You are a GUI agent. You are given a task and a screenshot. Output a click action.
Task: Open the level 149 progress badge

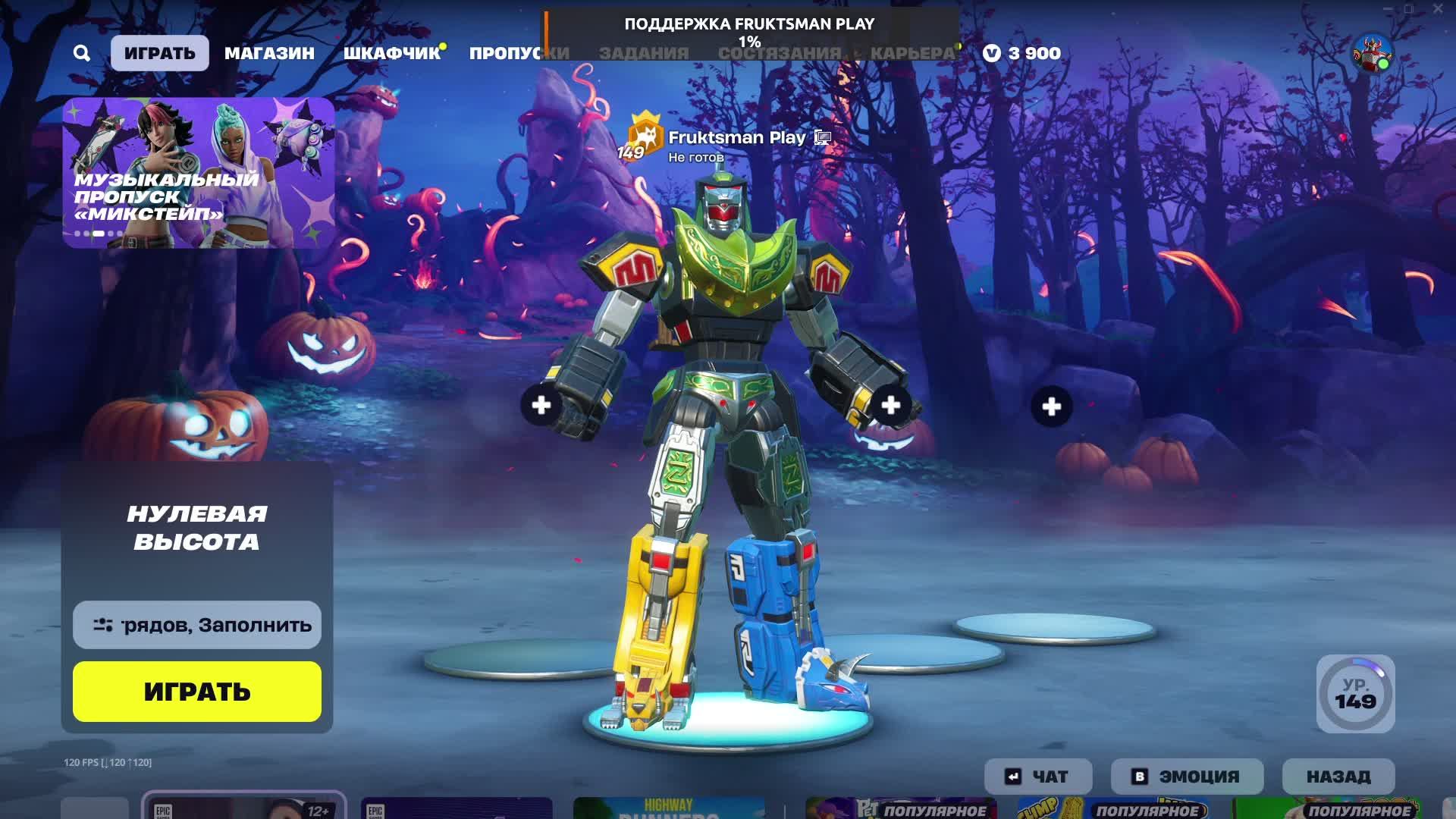click(x=1356, y=694)
